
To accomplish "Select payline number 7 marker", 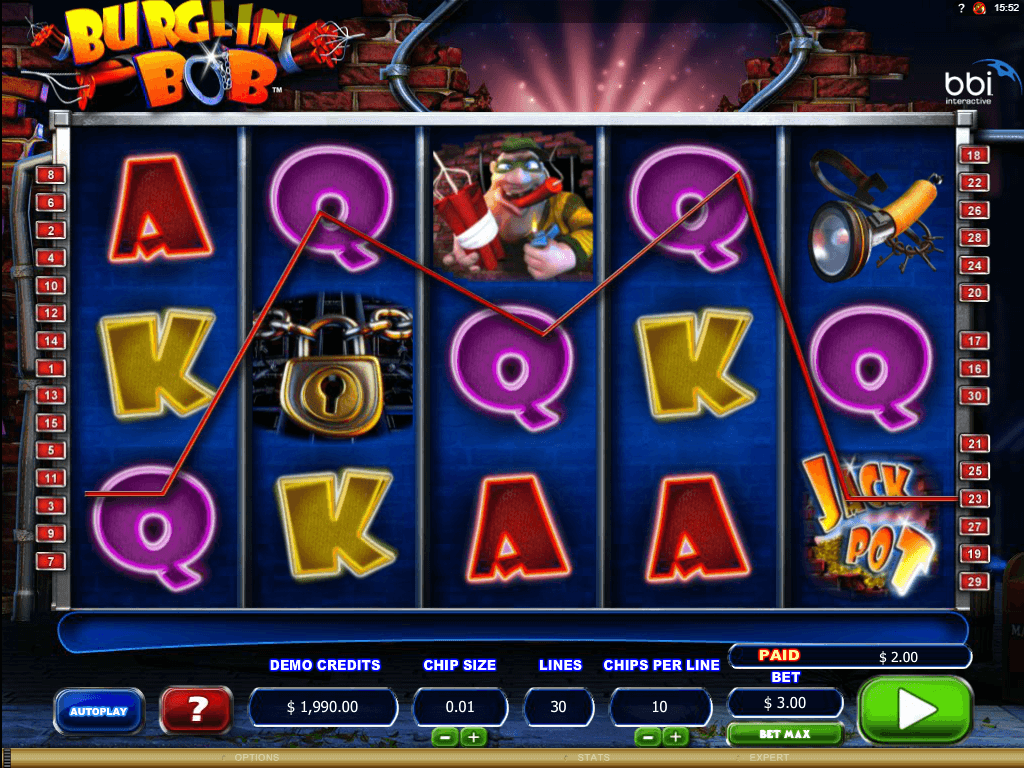I will pos(50,561).
